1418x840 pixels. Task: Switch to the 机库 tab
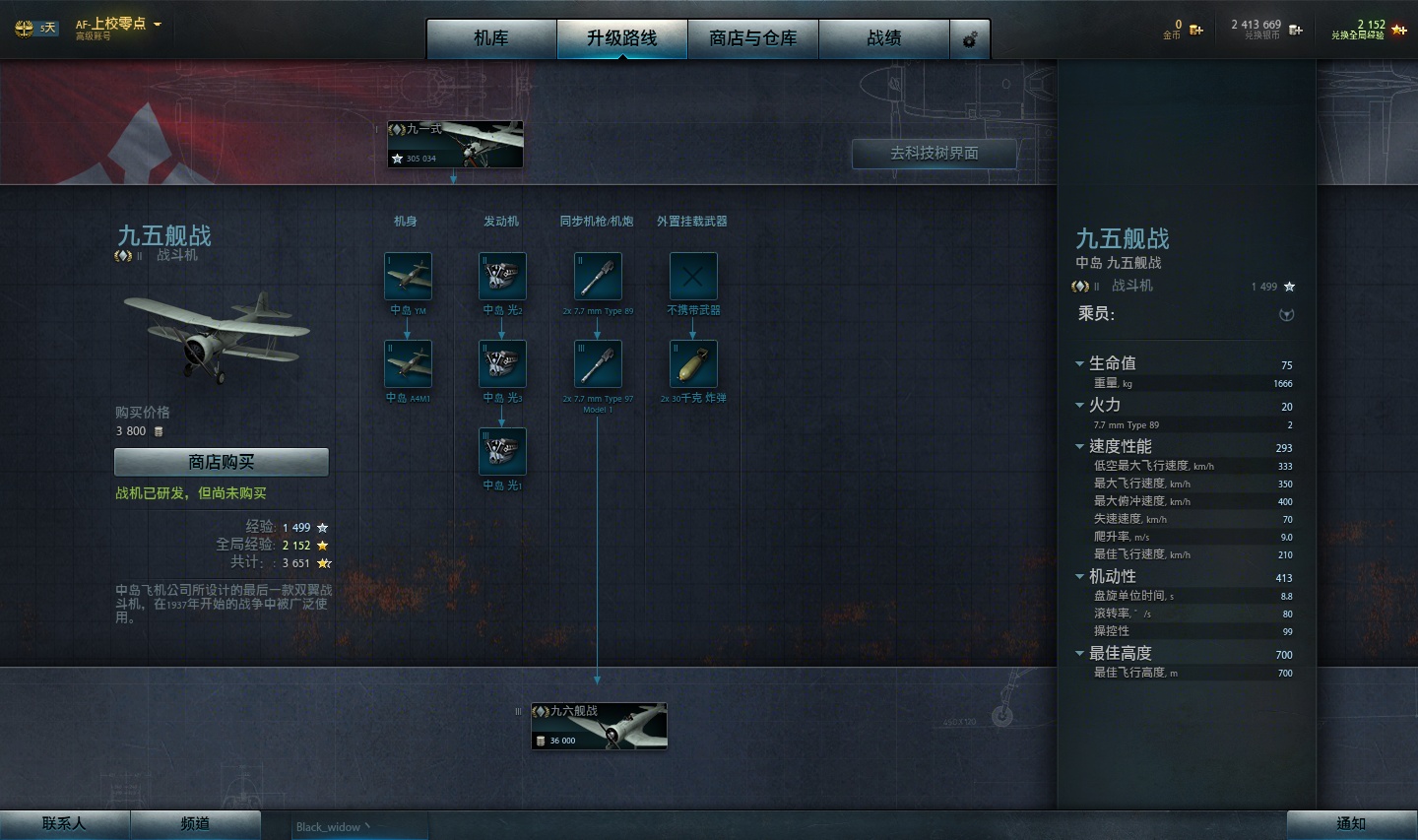click(489, 38)
